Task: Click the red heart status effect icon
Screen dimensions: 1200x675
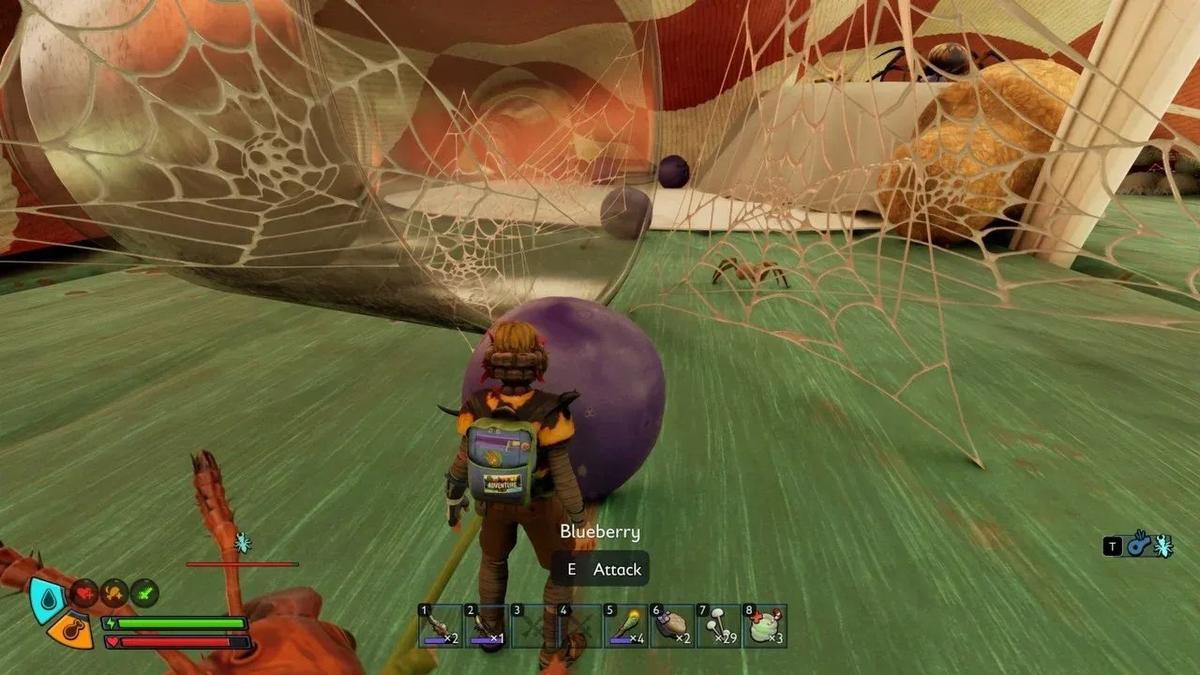Action: coord(86,593)
